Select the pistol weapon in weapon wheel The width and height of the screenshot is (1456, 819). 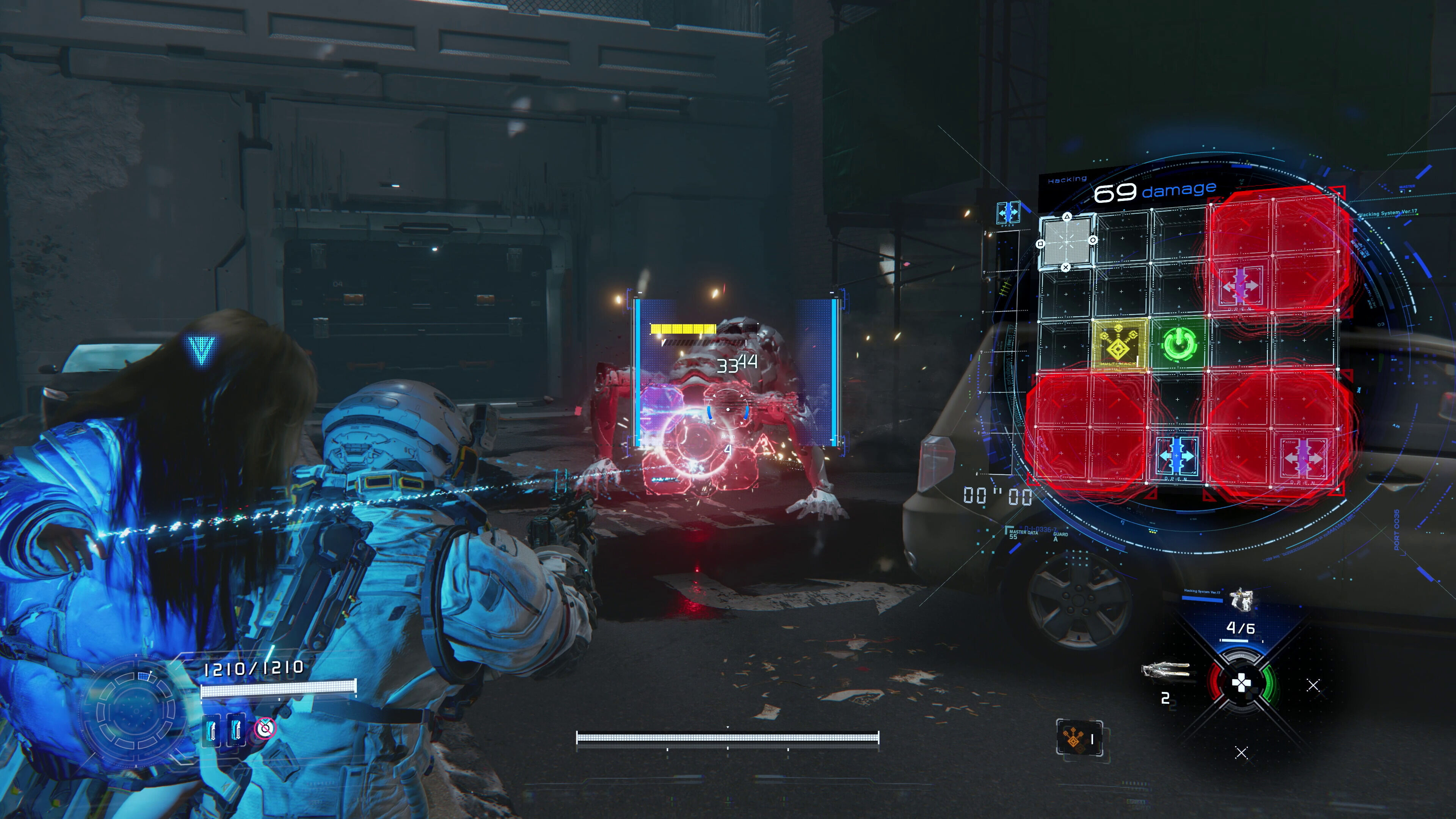1241,600
